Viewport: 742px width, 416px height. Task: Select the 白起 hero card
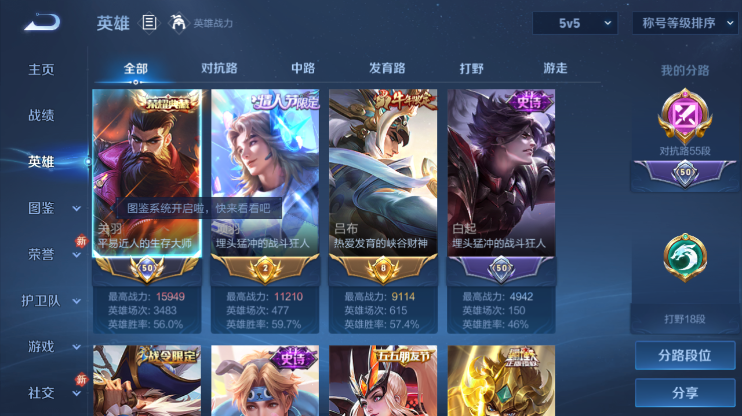click(x=501, y=175)
